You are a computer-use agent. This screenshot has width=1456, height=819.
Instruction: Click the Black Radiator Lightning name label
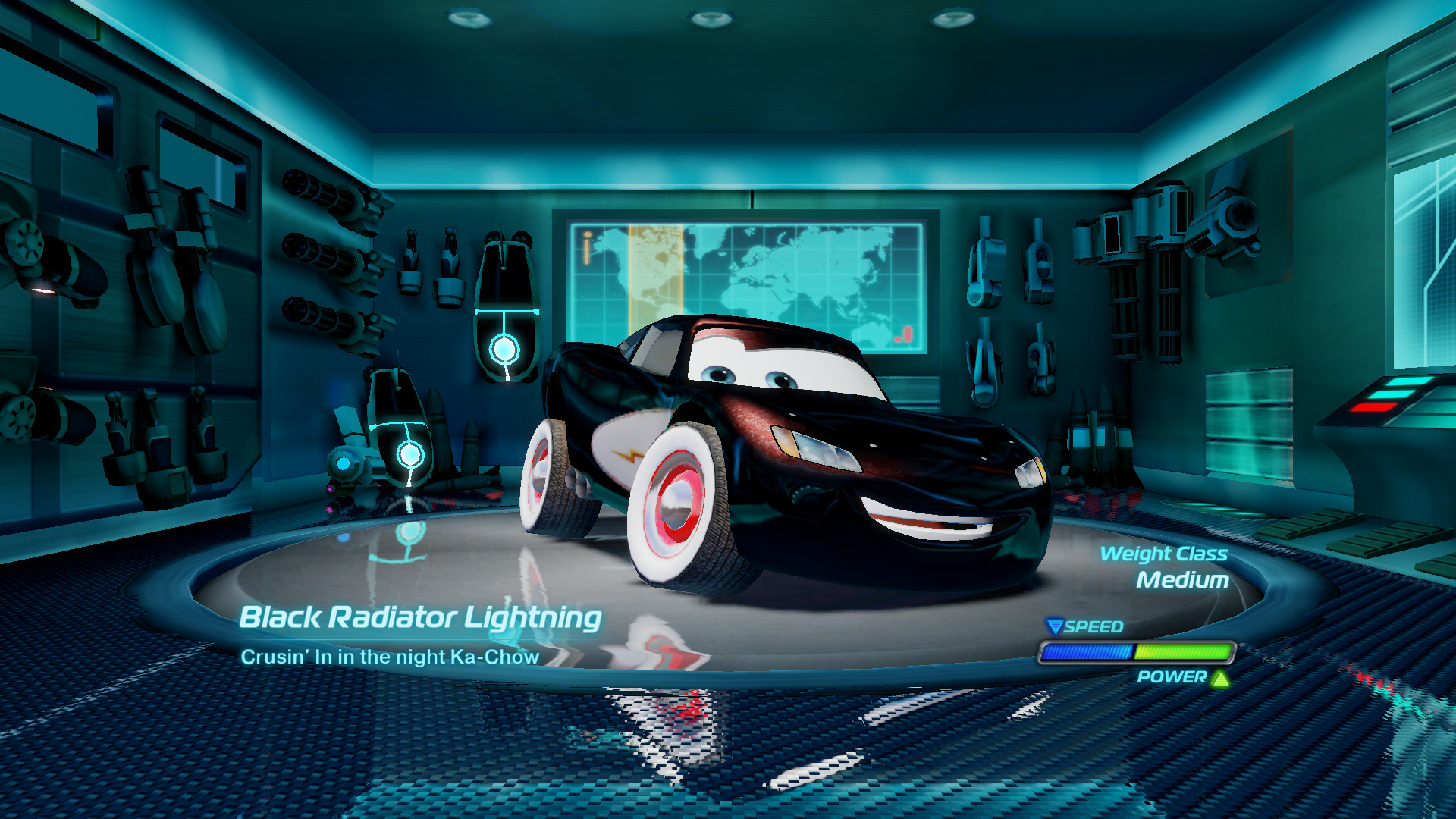pos(419,619)
